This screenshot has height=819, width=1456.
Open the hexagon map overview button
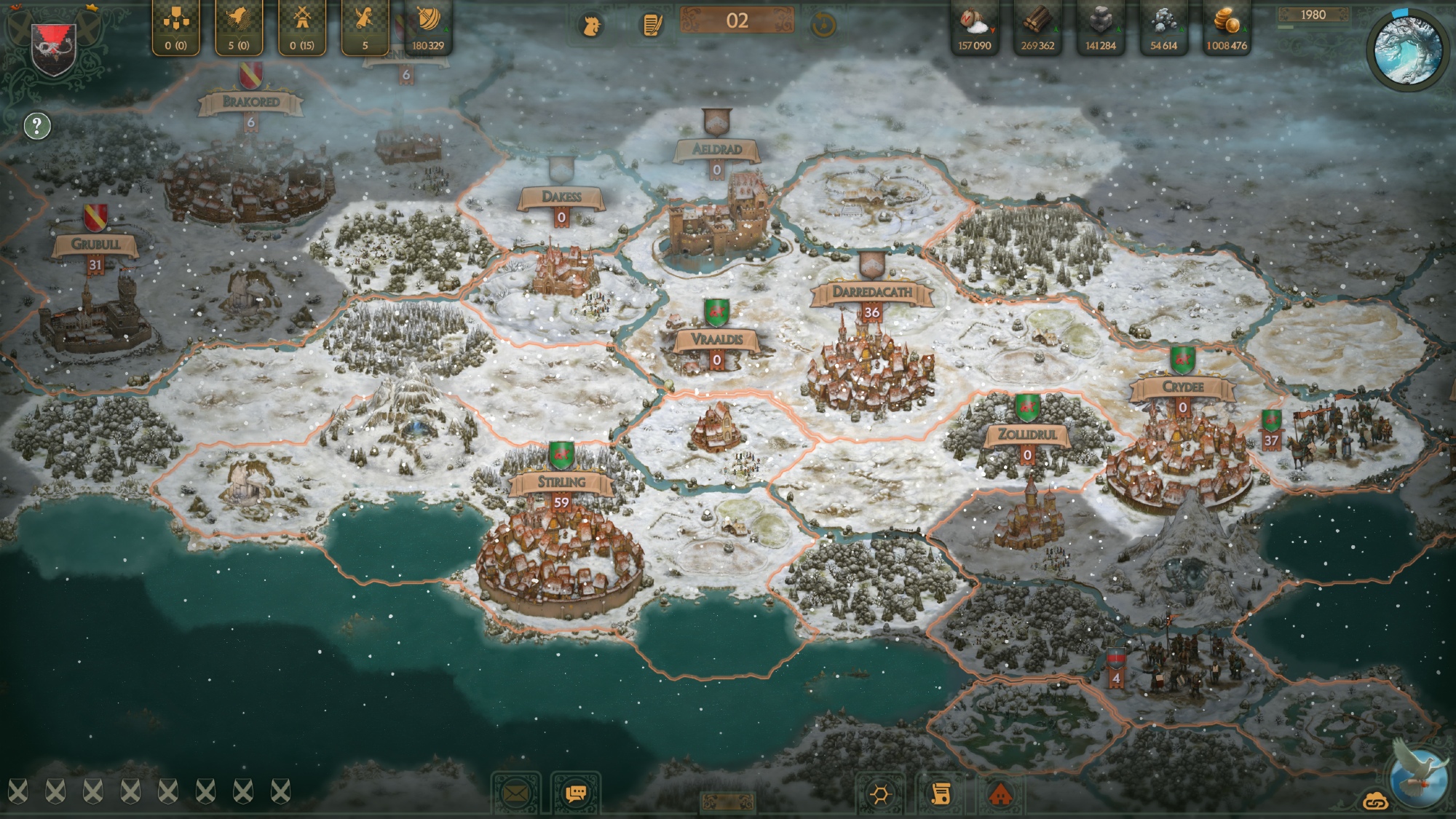coord(879,794)
